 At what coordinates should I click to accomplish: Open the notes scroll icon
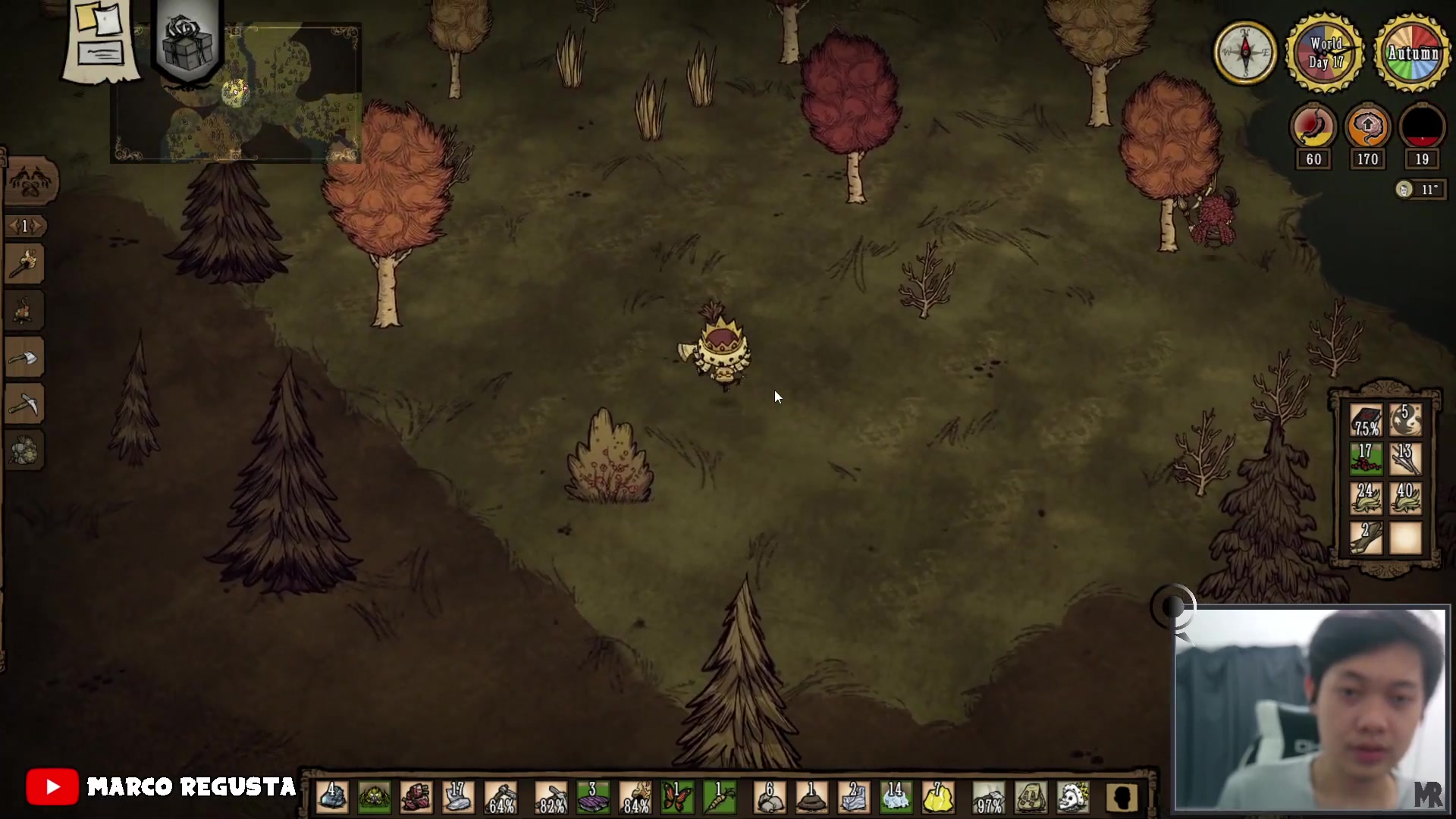tap(101, 38)
